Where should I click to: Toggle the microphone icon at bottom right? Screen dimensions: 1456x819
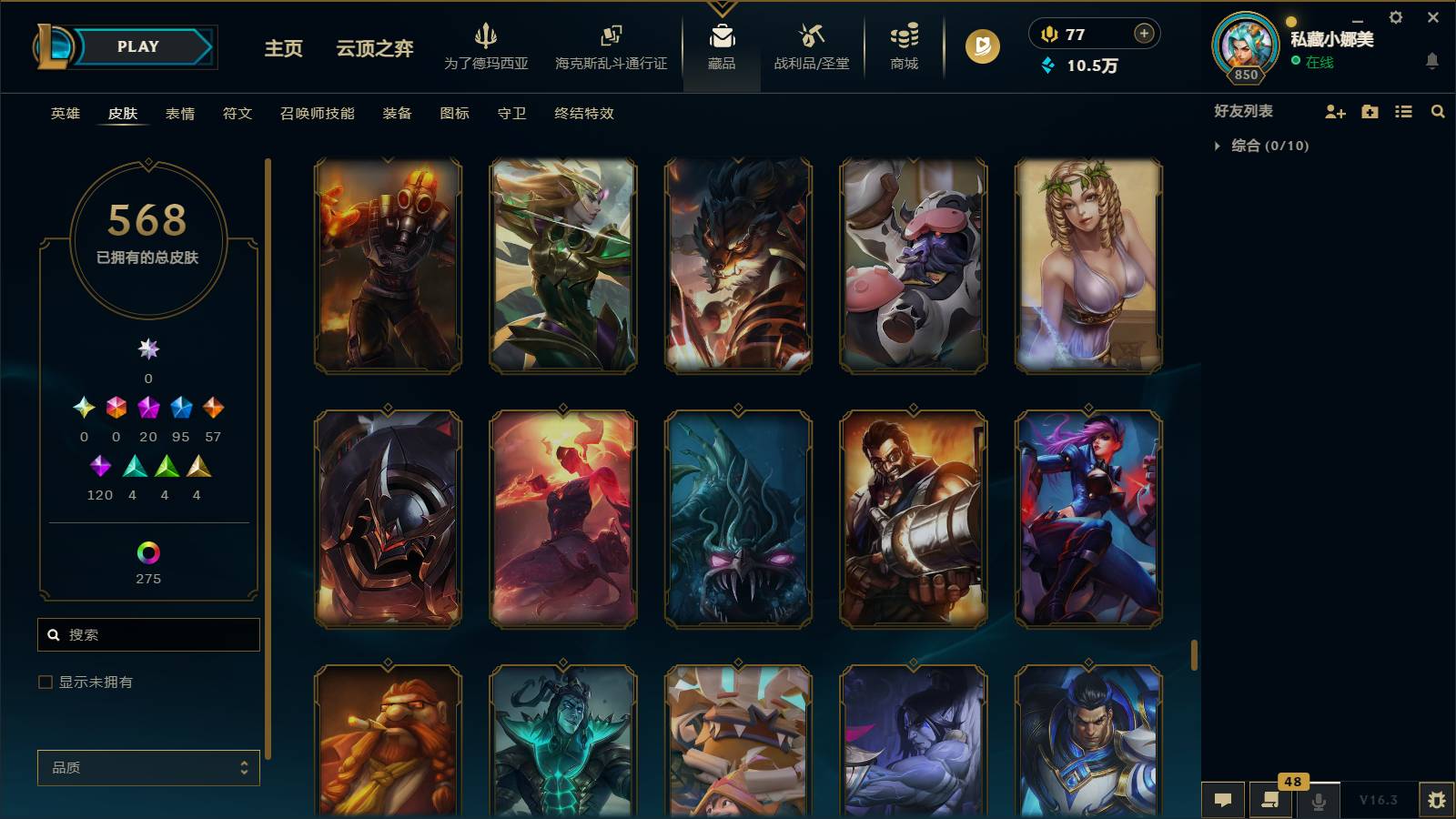click(1318, 801)
